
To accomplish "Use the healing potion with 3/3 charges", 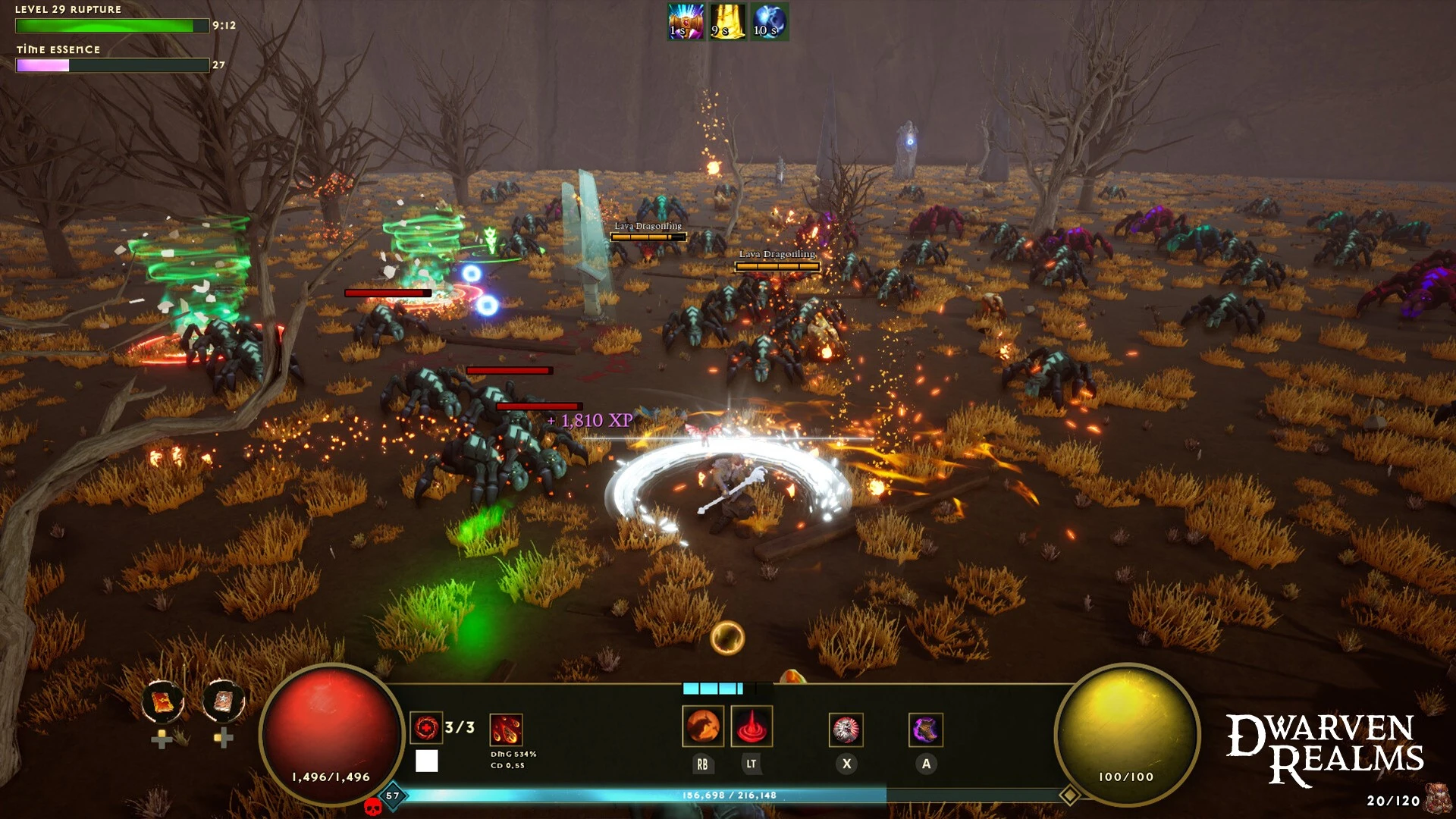I will coord(426,728).
